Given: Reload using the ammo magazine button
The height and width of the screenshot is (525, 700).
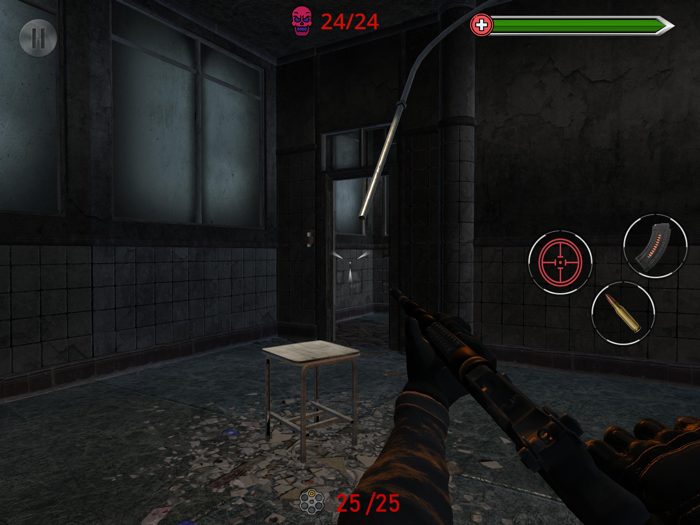Looking at the screenshot, I should (655, 246).
